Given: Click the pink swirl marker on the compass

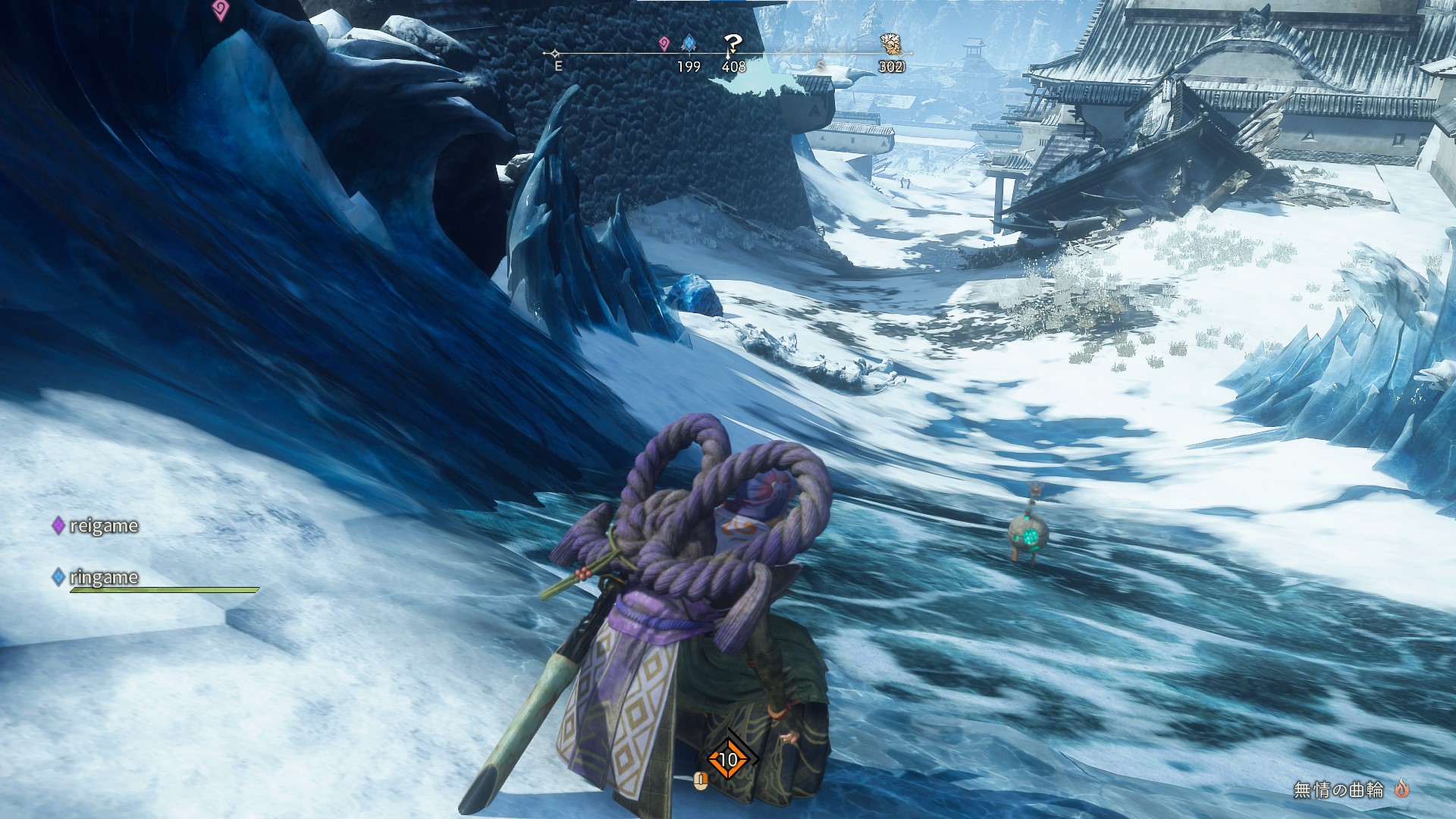Looking at the screenshot, I should click(x=664, y=44).
